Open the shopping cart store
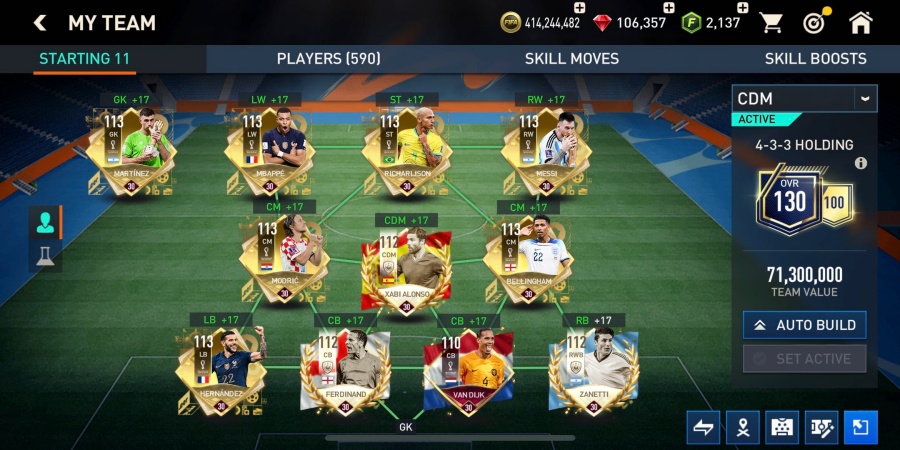 [771, 23]
